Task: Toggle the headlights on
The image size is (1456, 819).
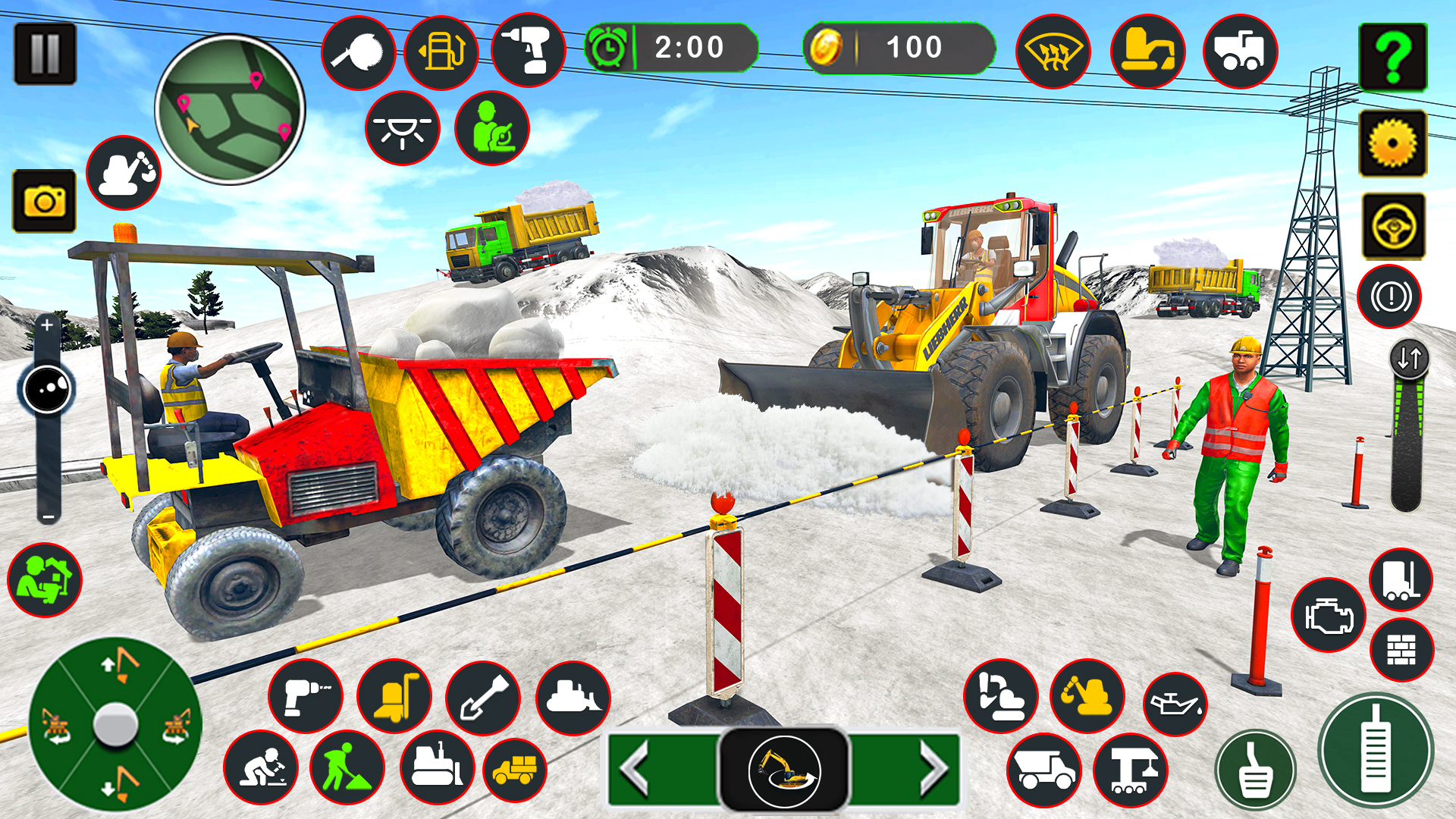Action: 403,128
